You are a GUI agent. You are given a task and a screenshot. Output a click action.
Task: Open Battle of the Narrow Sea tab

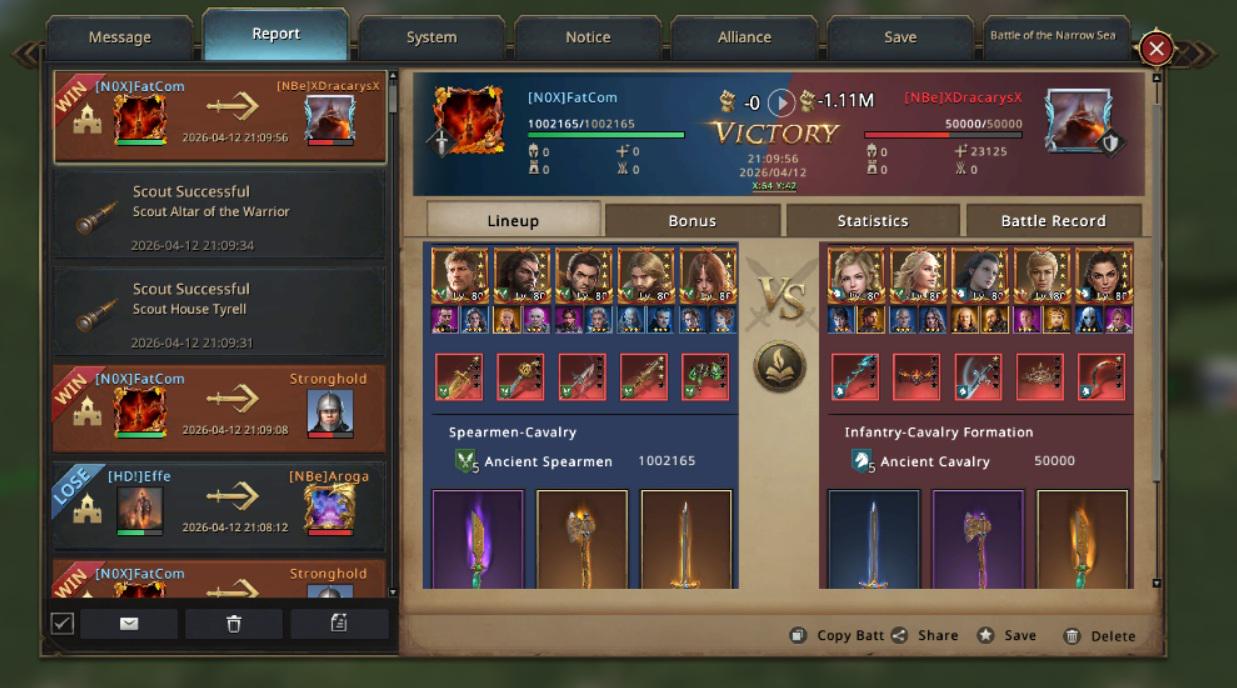[1052, 36]
